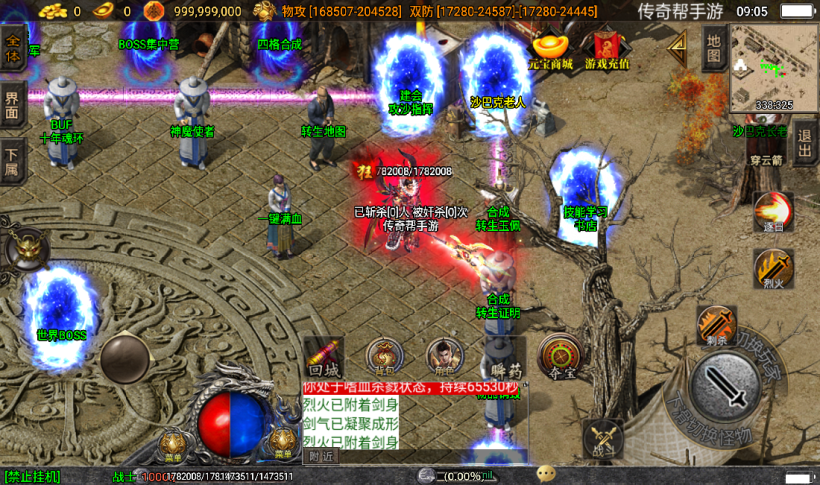Viewport: 820px width, 485px height.
Task: Open the 游戏充值 recharge menu
Action: (607, 51)
